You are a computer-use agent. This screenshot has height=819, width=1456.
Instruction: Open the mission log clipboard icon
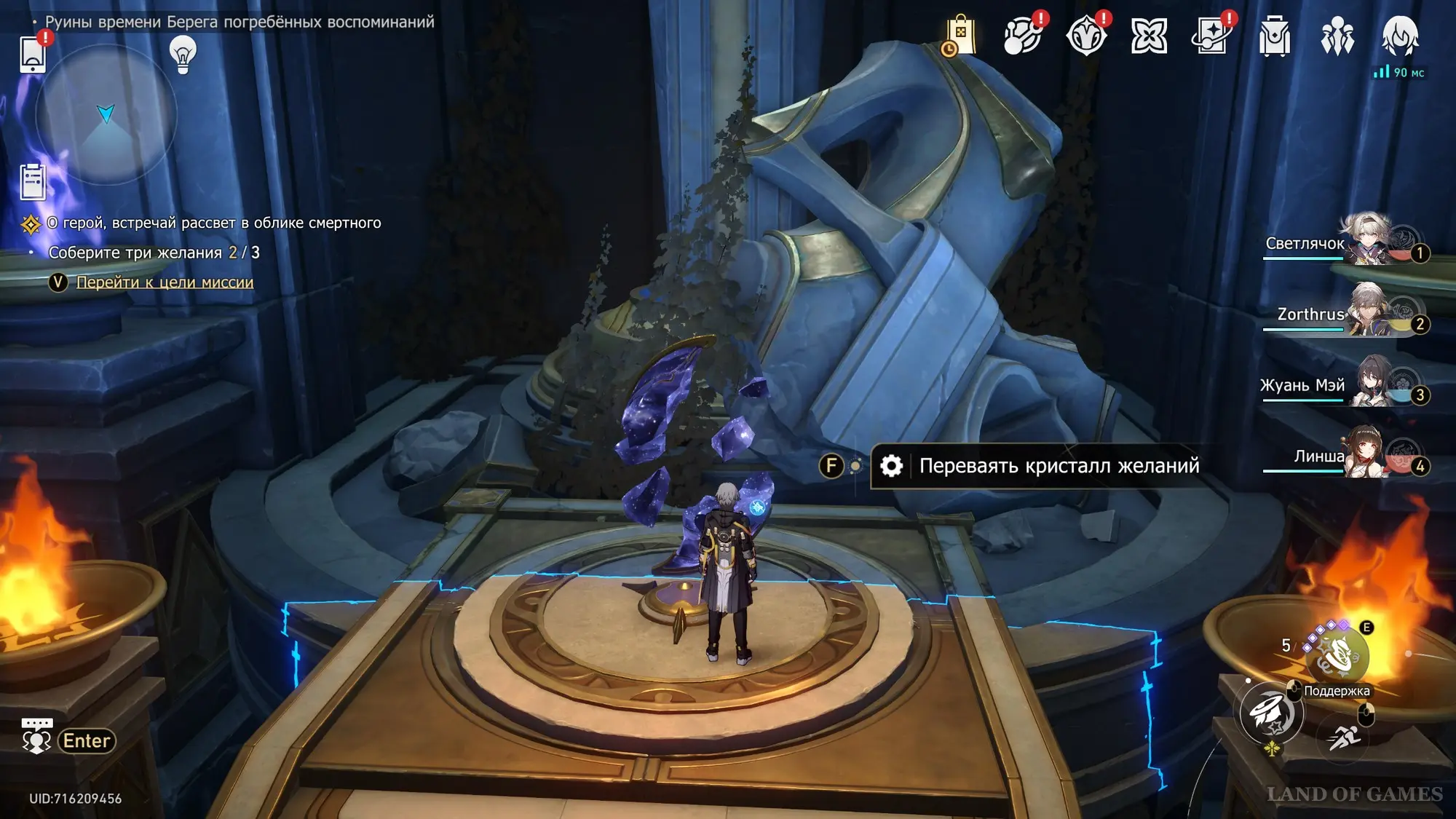point(33,181)
